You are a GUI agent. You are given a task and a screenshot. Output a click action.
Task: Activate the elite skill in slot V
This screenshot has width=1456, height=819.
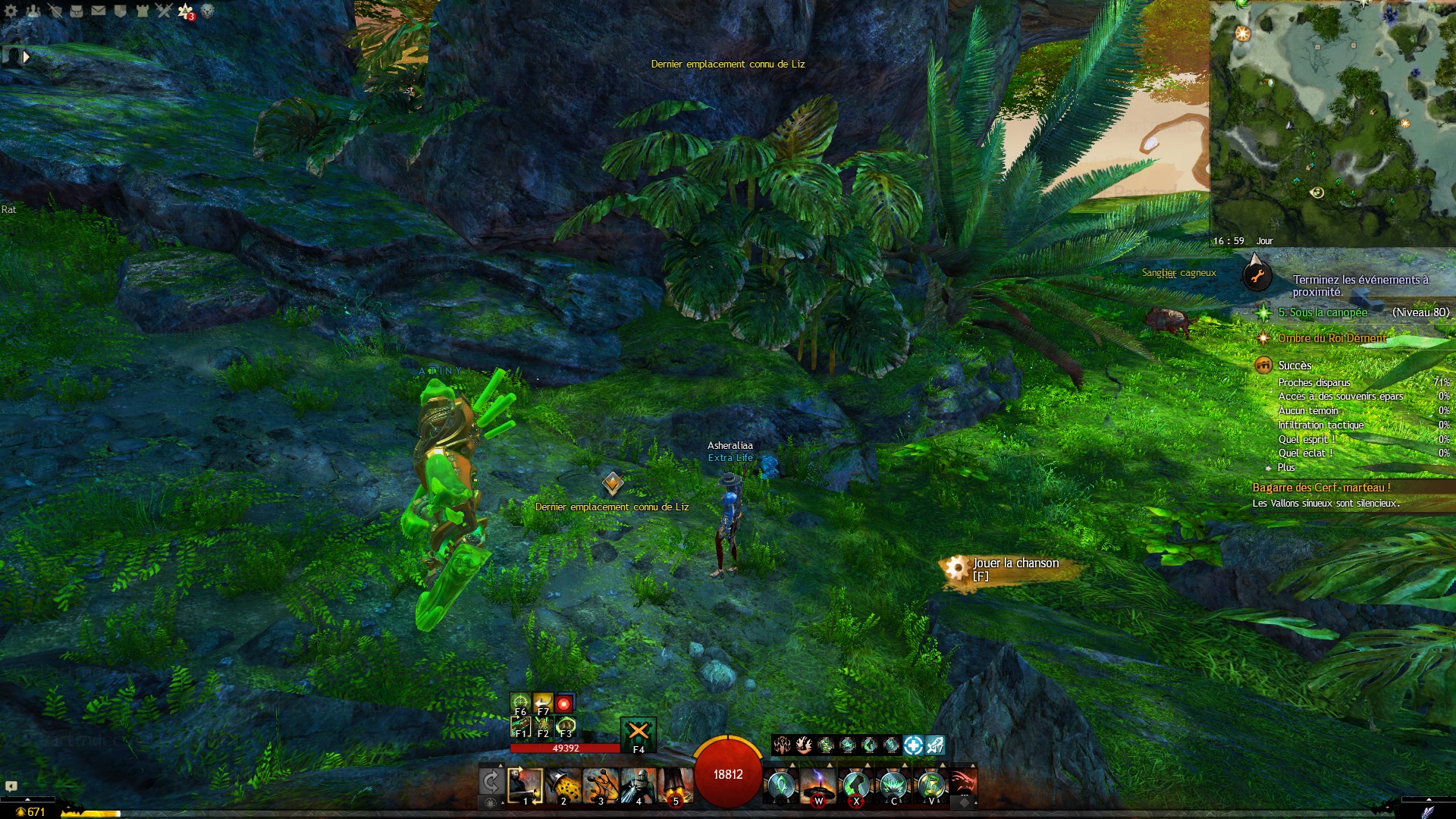point(930,785)
